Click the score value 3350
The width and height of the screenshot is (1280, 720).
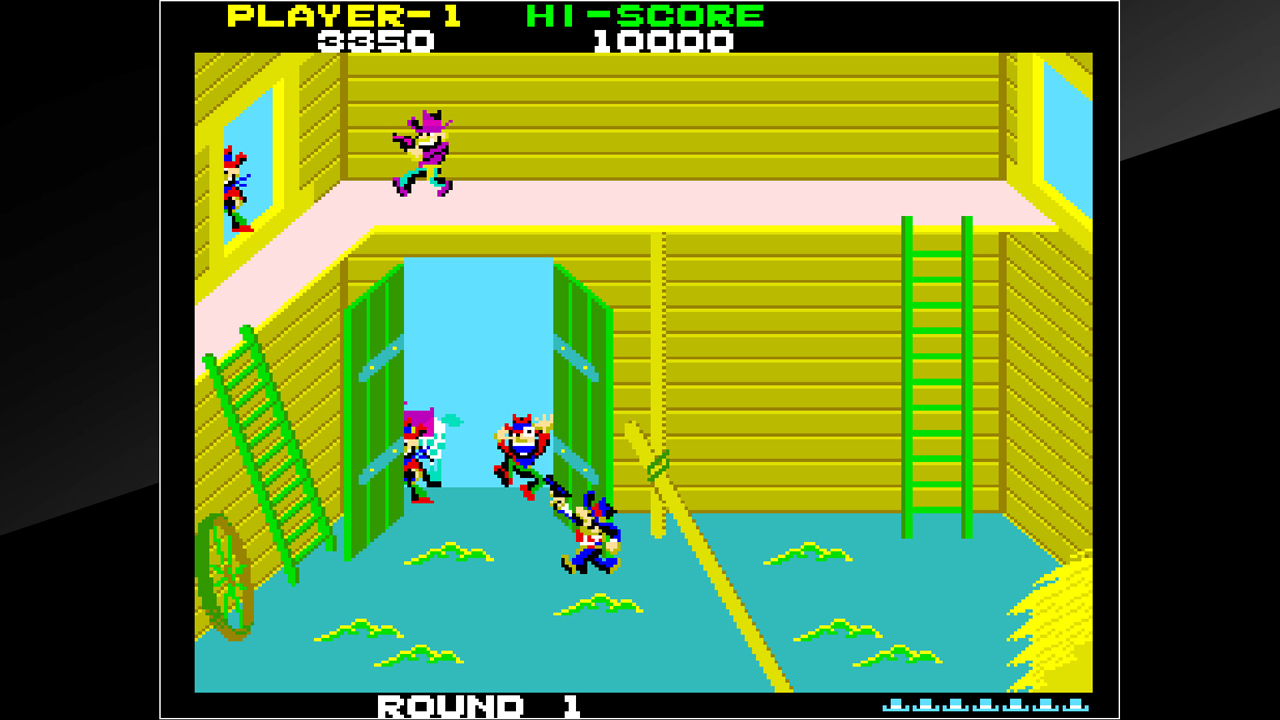click(x=375, y=42)
